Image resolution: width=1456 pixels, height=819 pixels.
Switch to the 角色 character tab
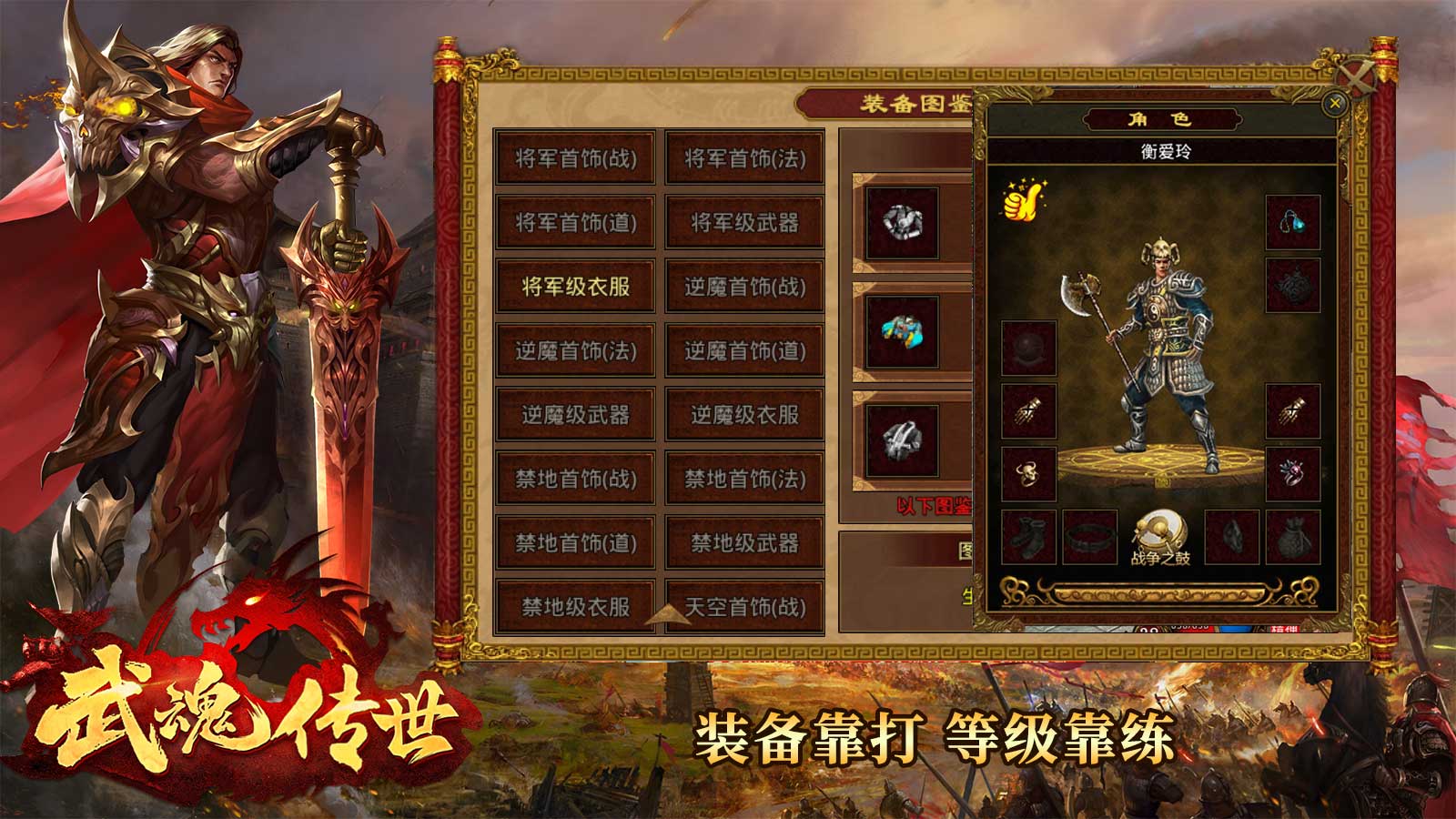pyautogui.click(x=1162, y=116)
